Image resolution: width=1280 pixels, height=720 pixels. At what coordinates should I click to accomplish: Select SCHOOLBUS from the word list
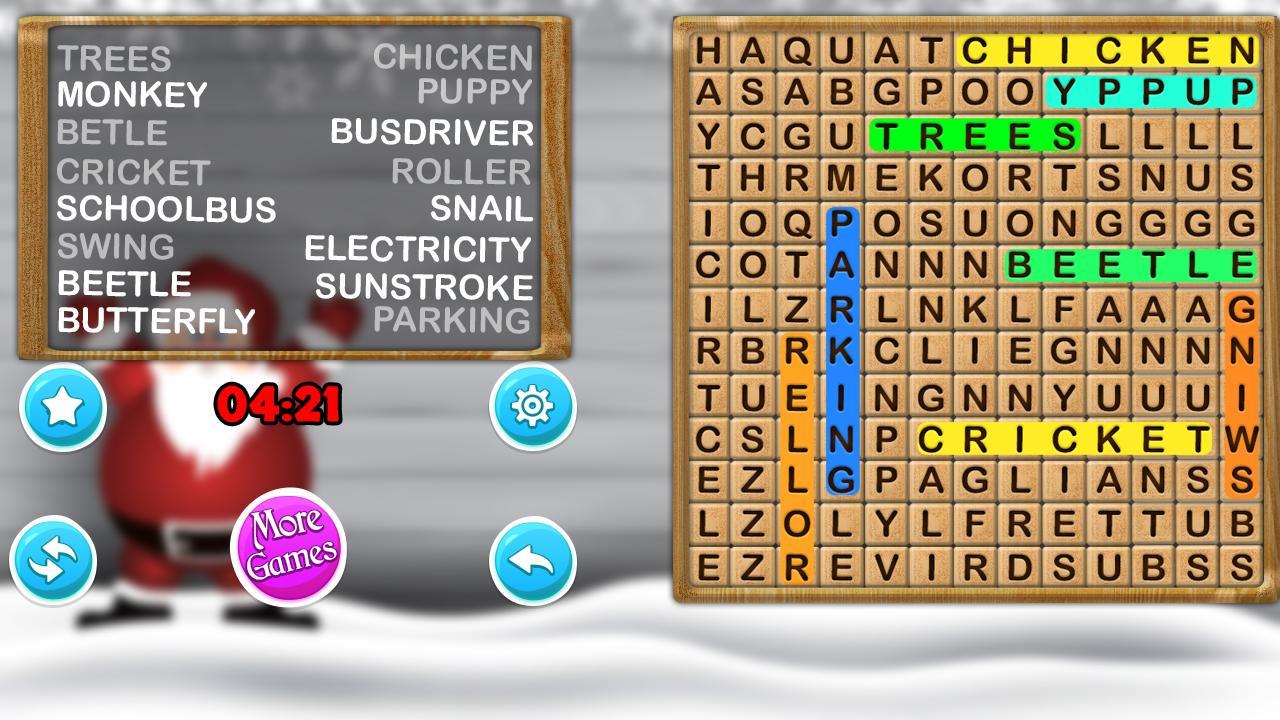coord(166,209)
